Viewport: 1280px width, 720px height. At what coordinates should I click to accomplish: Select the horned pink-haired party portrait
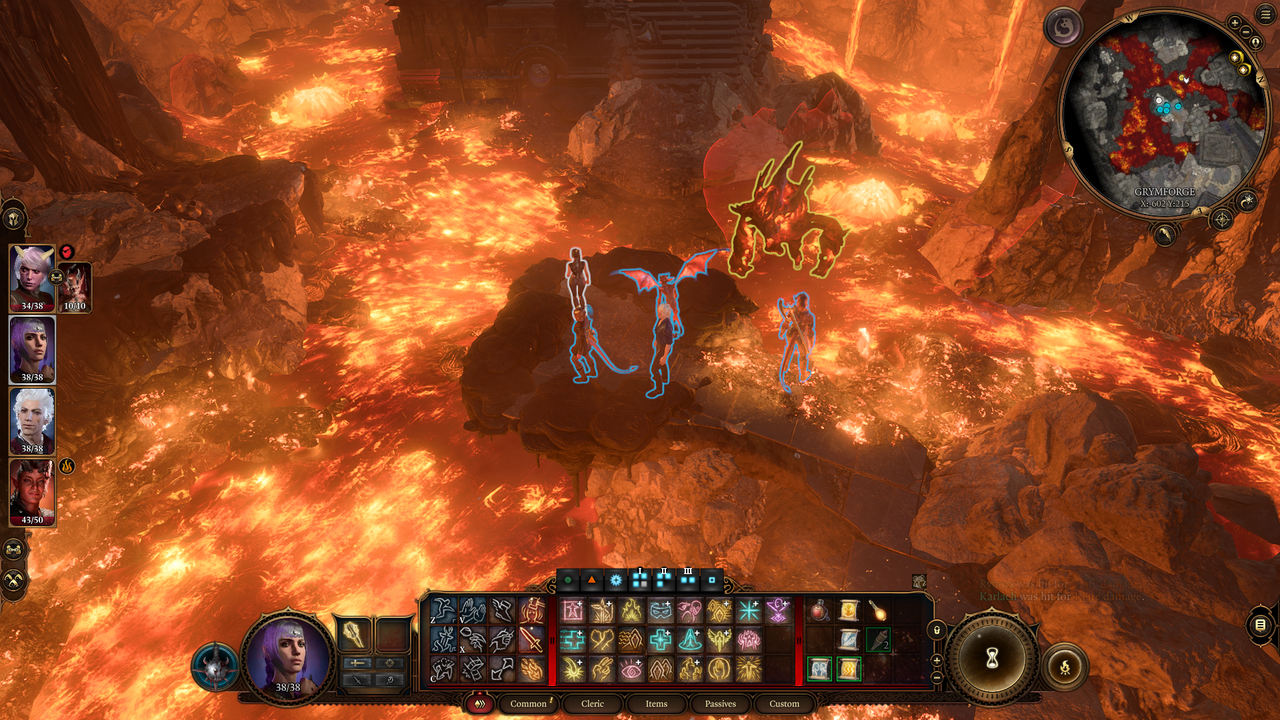32,277
